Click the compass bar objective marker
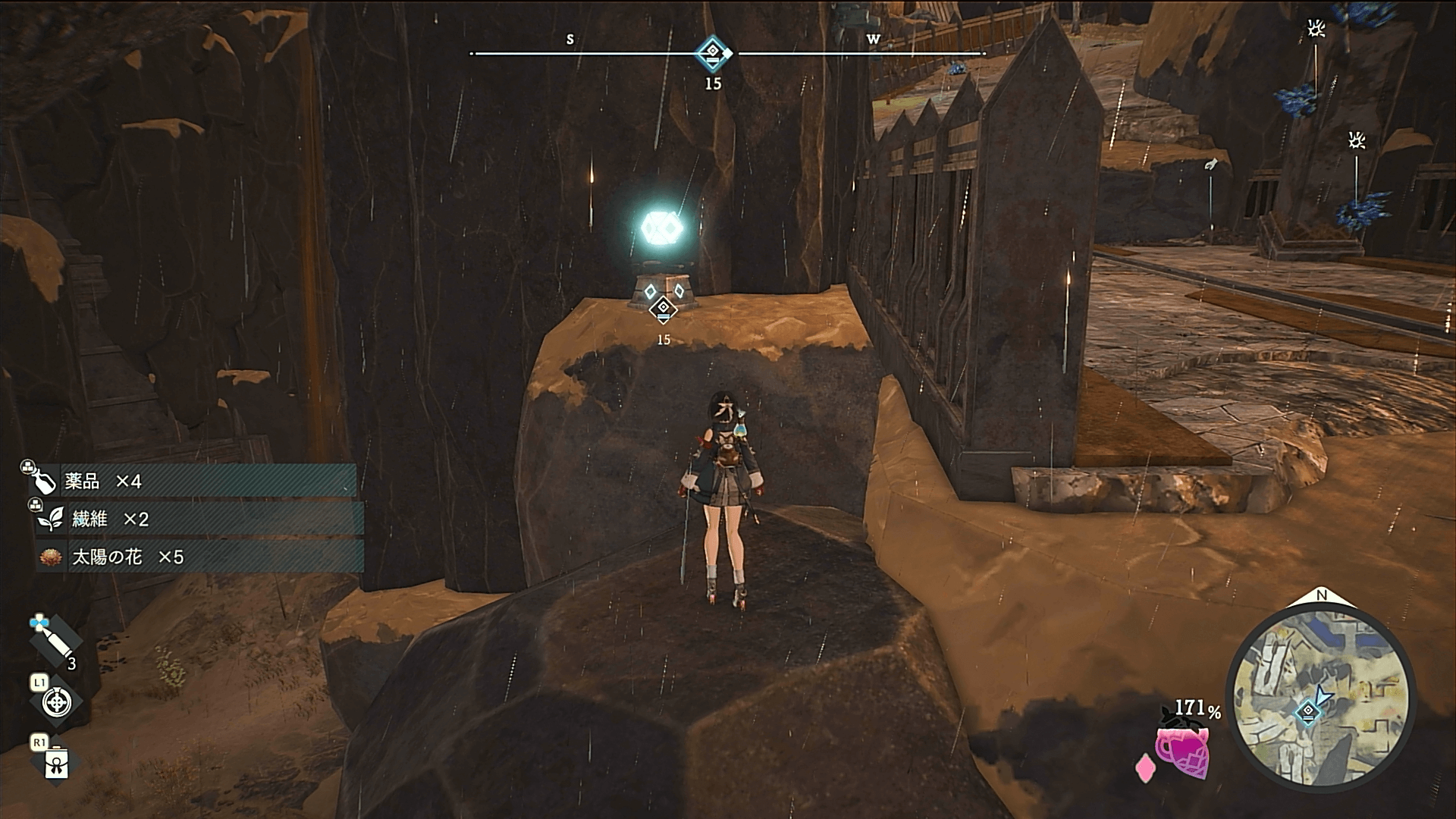Image resolution: width=1456 pixels, height=819 pixels. point(713,53)
